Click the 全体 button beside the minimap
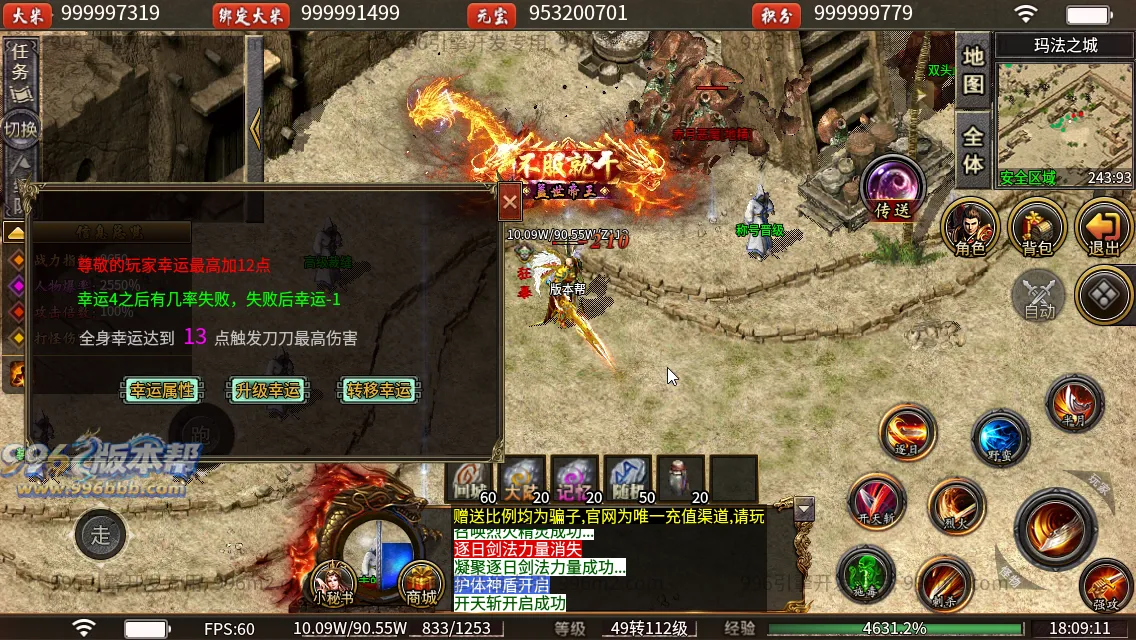1136x640 pixels. tap(973, 148)
